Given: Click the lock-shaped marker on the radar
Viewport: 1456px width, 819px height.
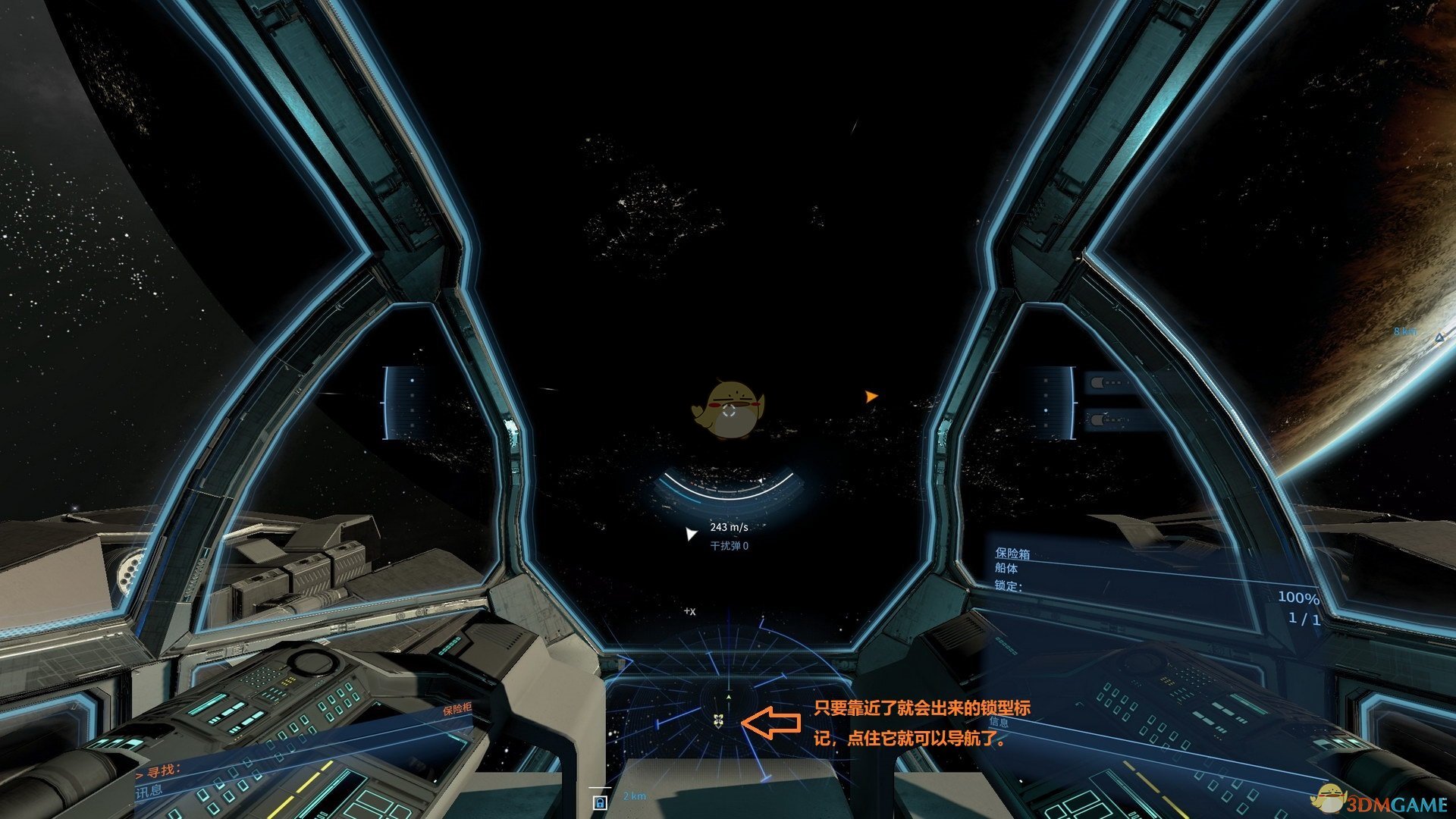Looking at the screenshot, I should coord(718,720).
